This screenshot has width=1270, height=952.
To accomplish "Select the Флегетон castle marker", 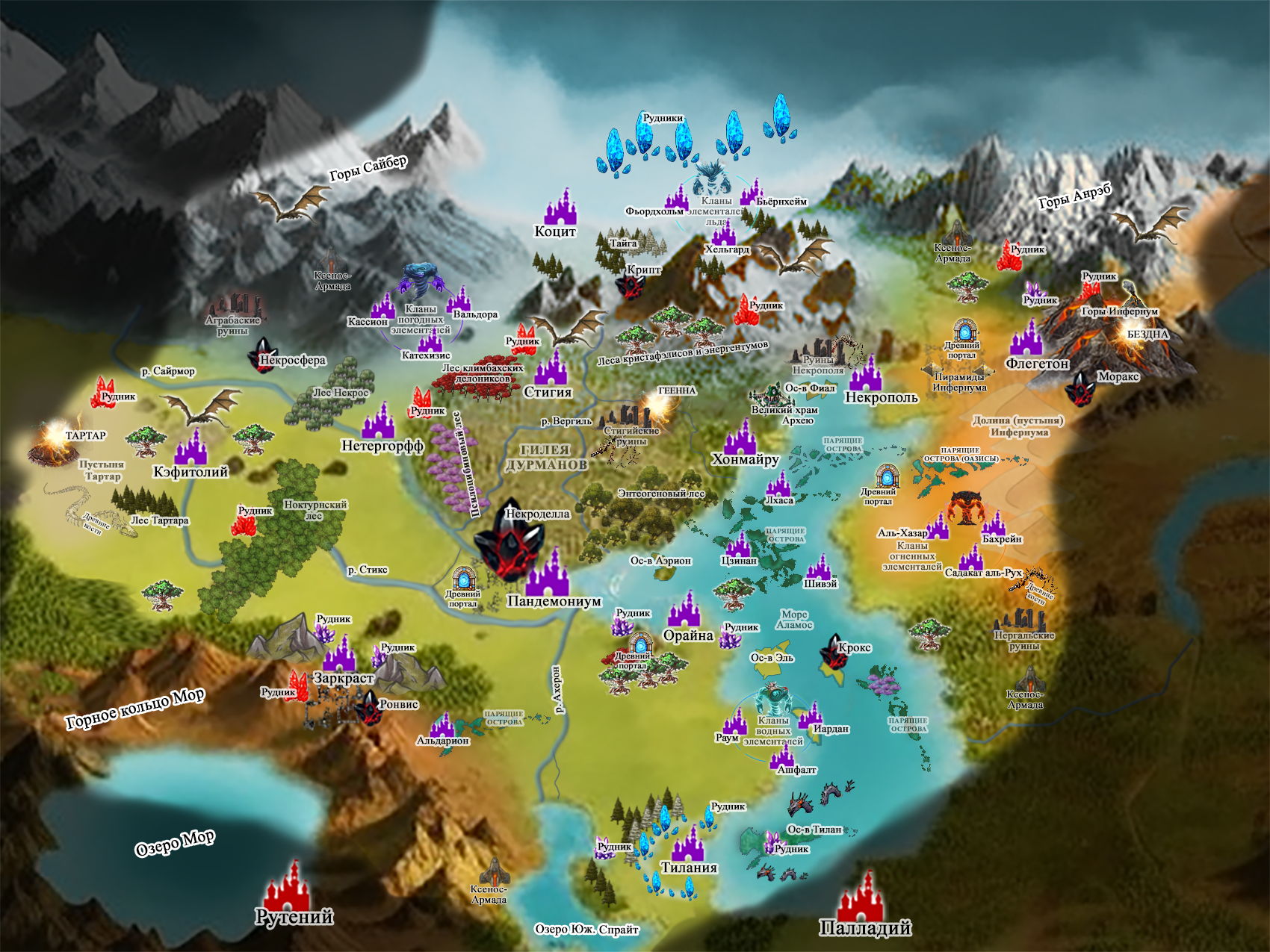I will click(1026, 339).
